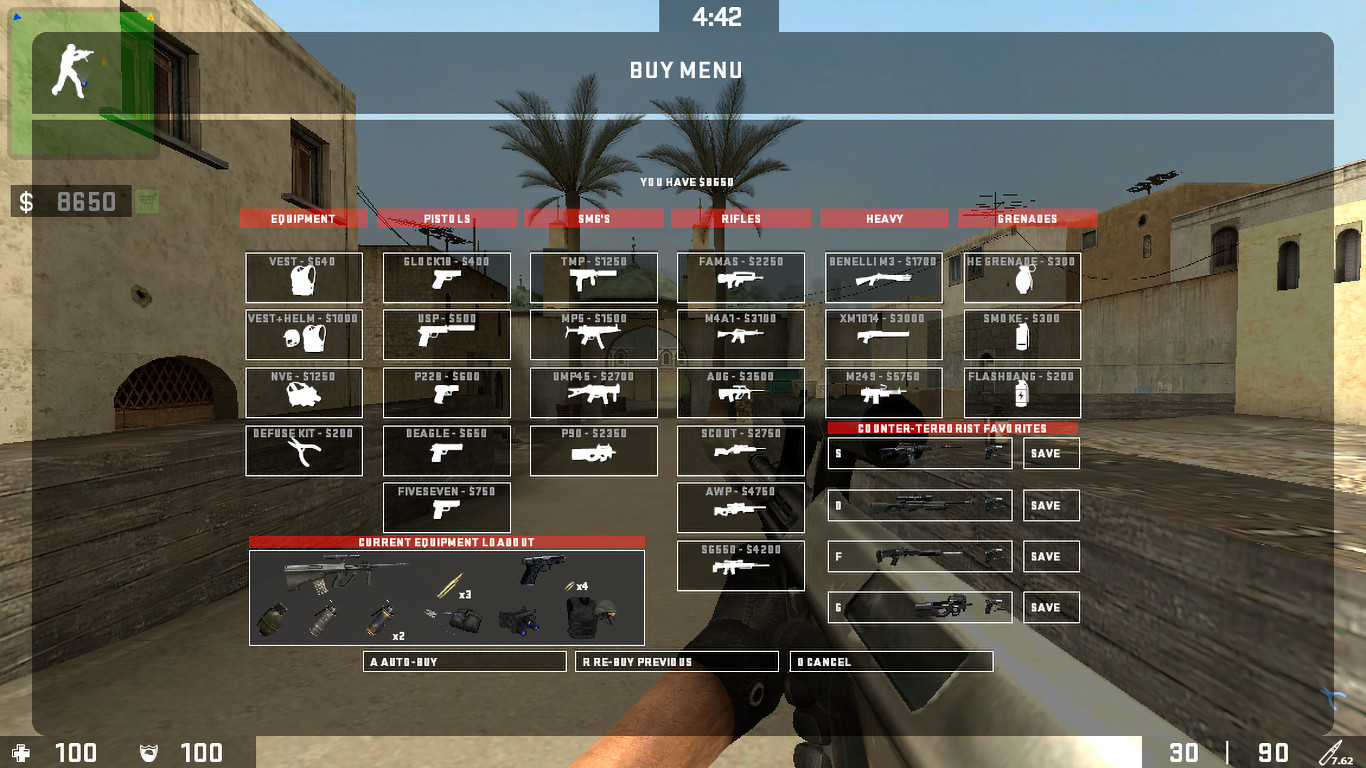Buy the MP5 submachine gun
The image size is (1366, 768).
coord(594,335)
